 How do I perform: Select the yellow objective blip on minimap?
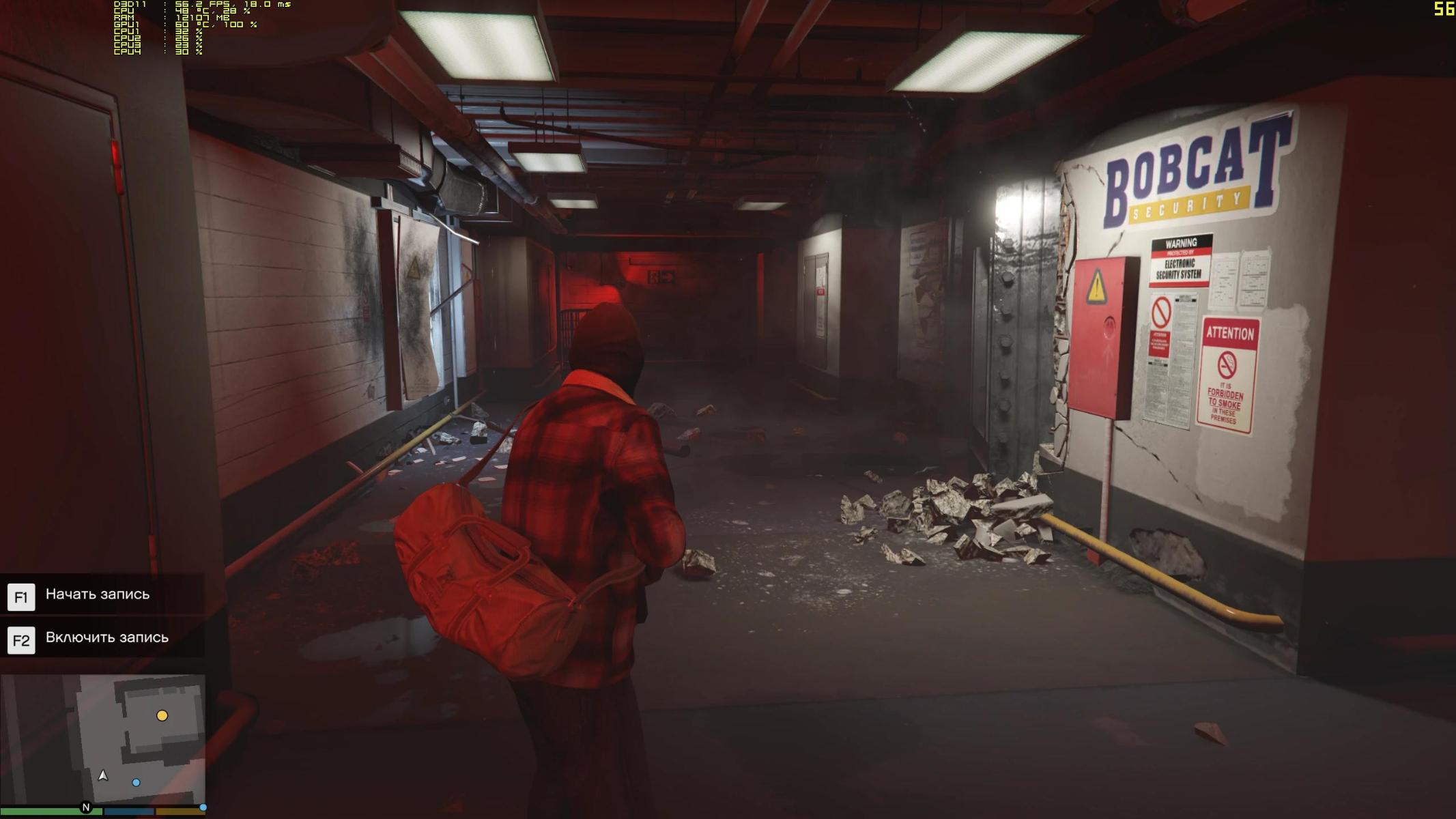[162, 715]
